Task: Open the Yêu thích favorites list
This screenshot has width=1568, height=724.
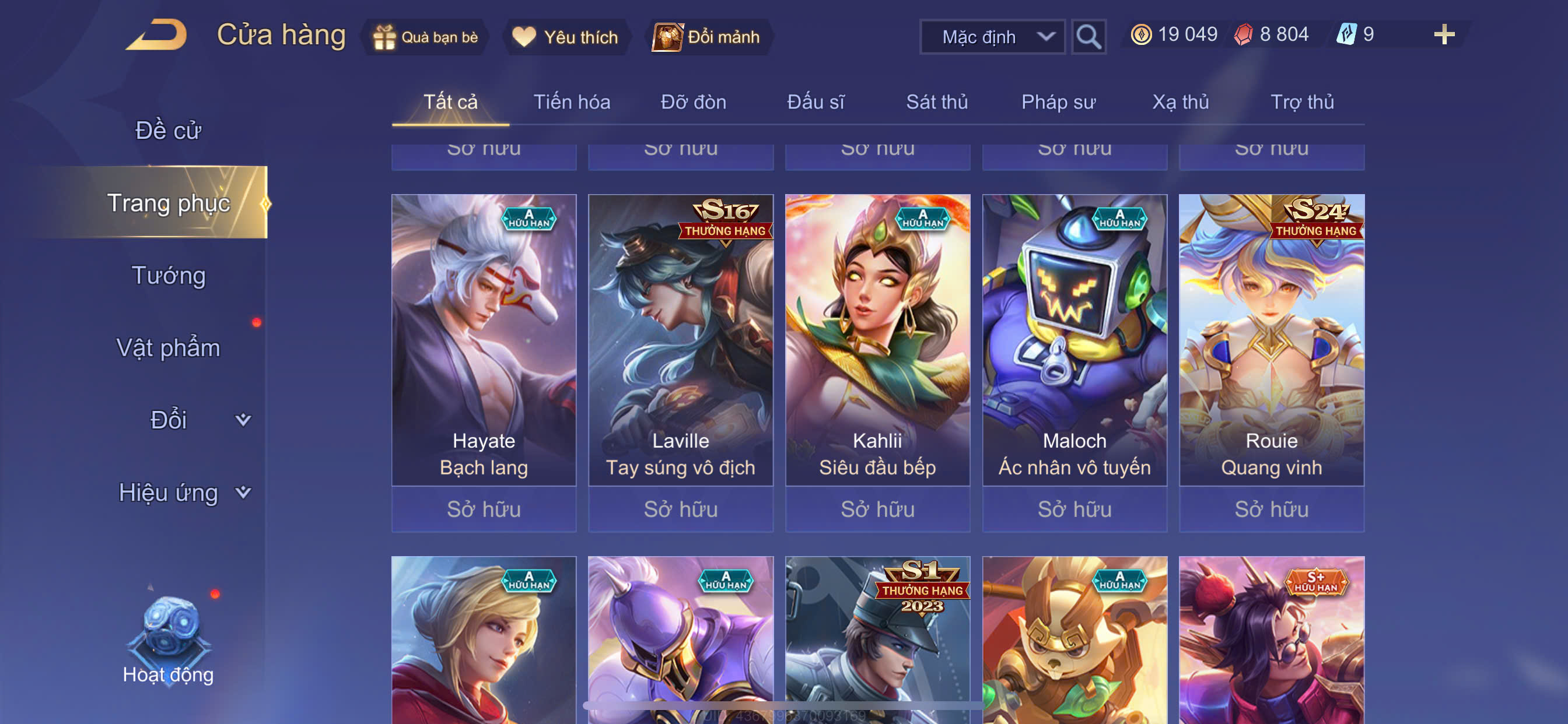Action: (565, 37)
